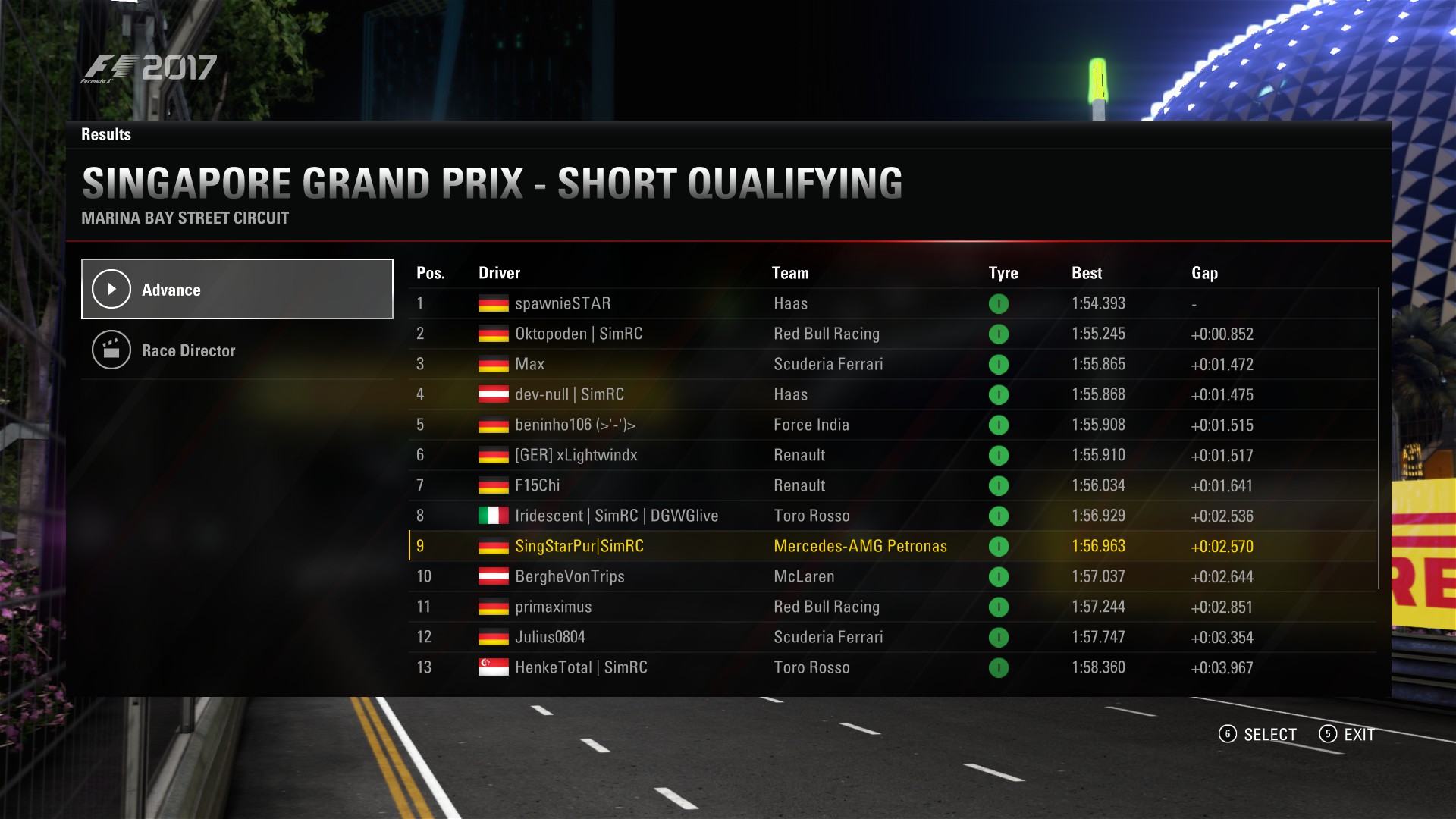Click the results list scrollbar

1378,438
